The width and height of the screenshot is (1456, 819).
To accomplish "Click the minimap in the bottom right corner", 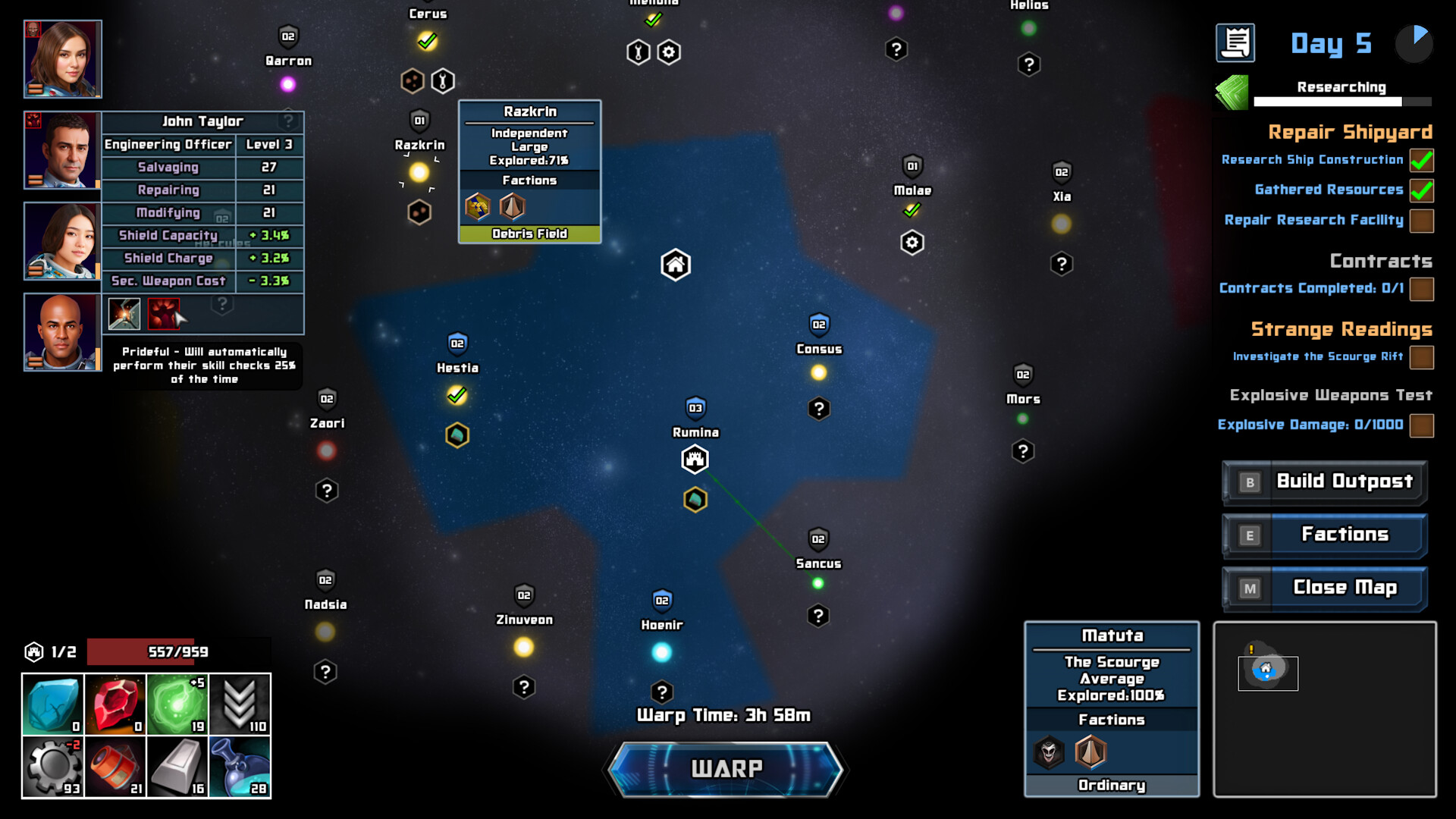I will (x=1325, y=709).
